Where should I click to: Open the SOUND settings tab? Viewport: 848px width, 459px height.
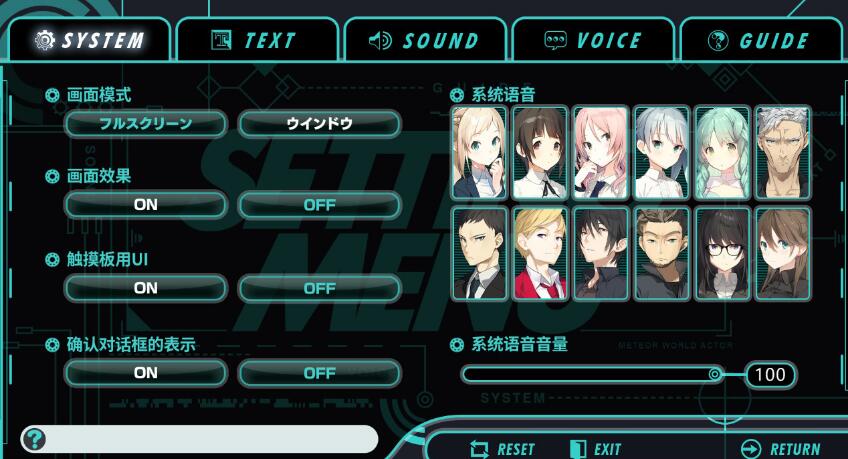point(424,41)
